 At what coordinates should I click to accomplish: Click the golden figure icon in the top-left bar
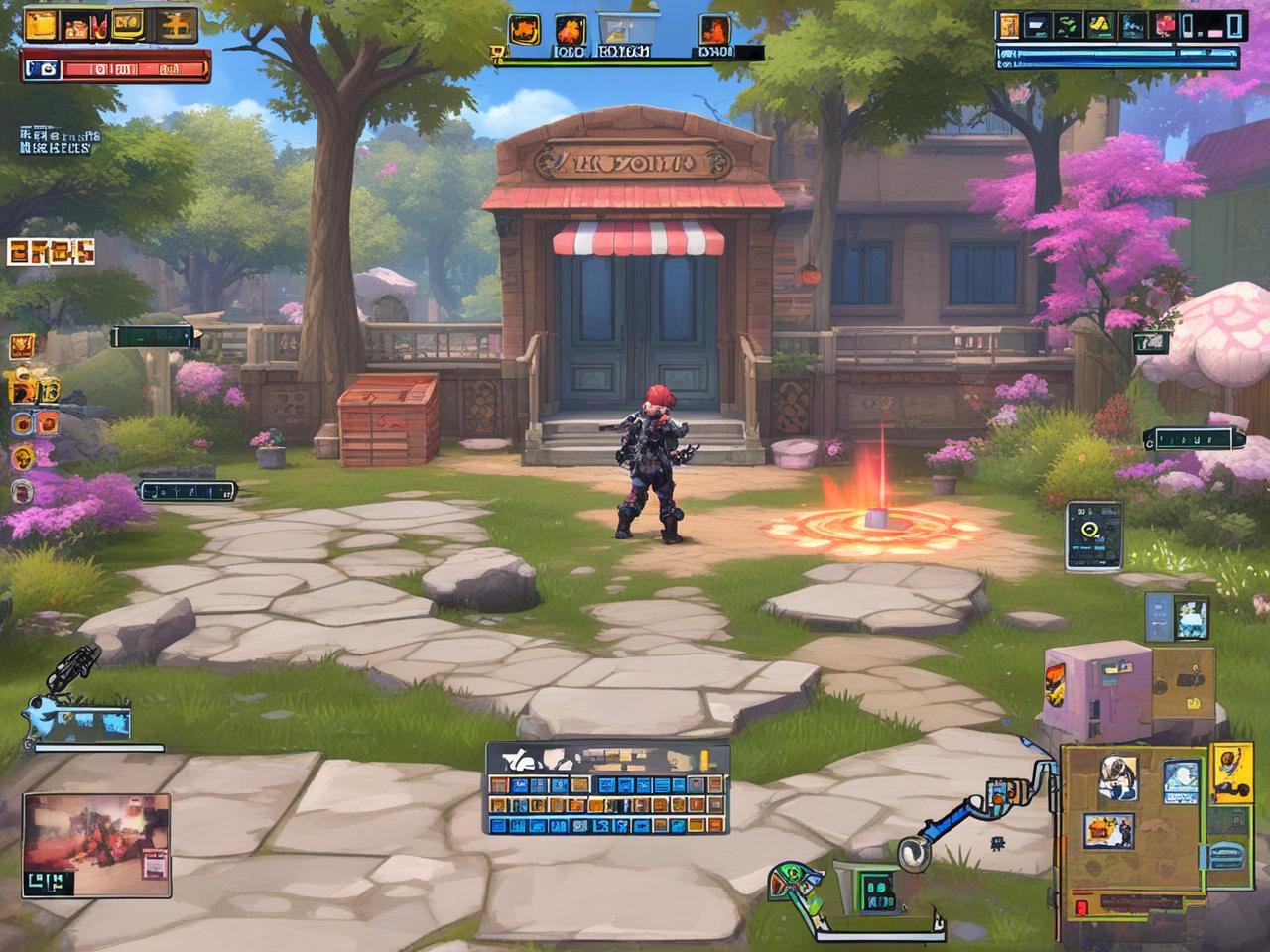[177, 26]
